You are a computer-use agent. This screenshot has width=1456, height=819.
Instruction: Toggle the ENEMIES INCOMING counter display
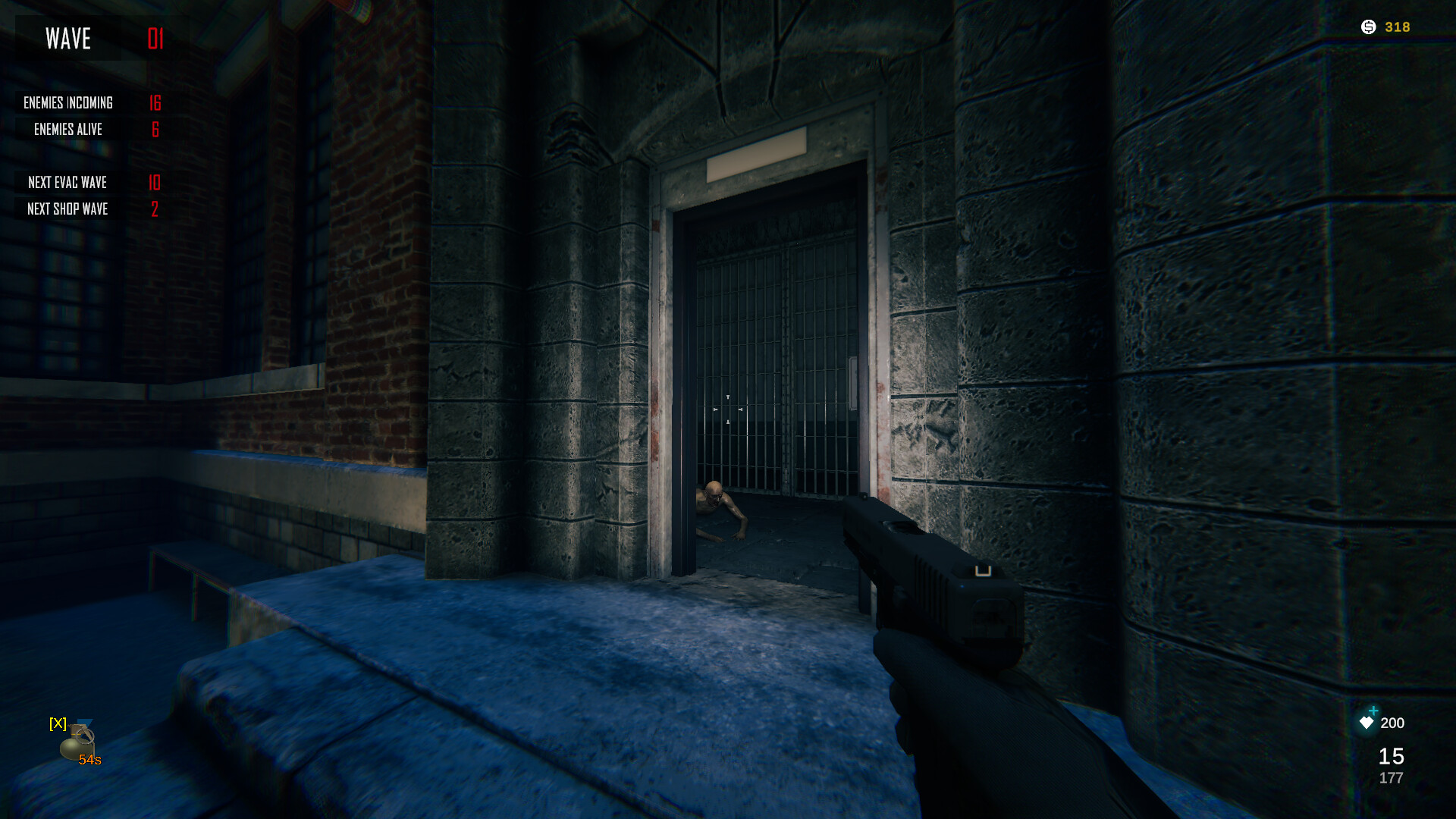(x=69, y=103)
